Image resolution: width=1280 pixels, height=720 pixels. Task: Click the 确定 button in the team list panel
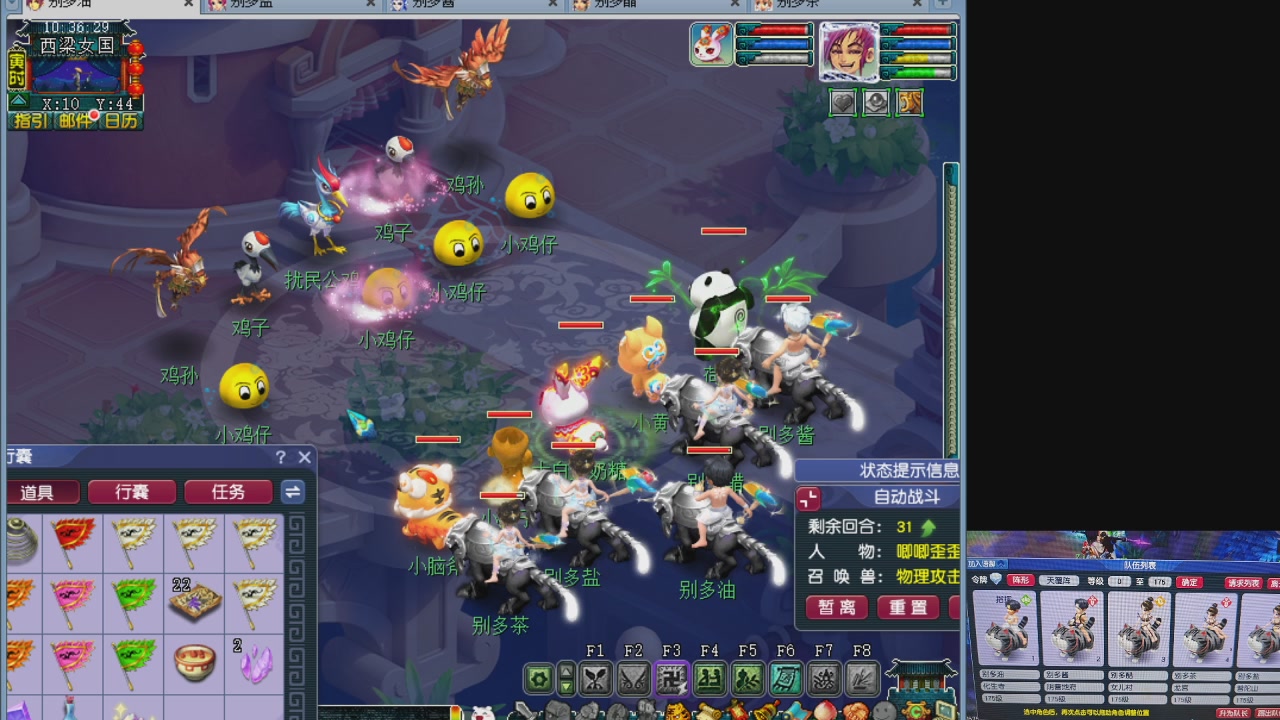click(x=1189, y=581)
